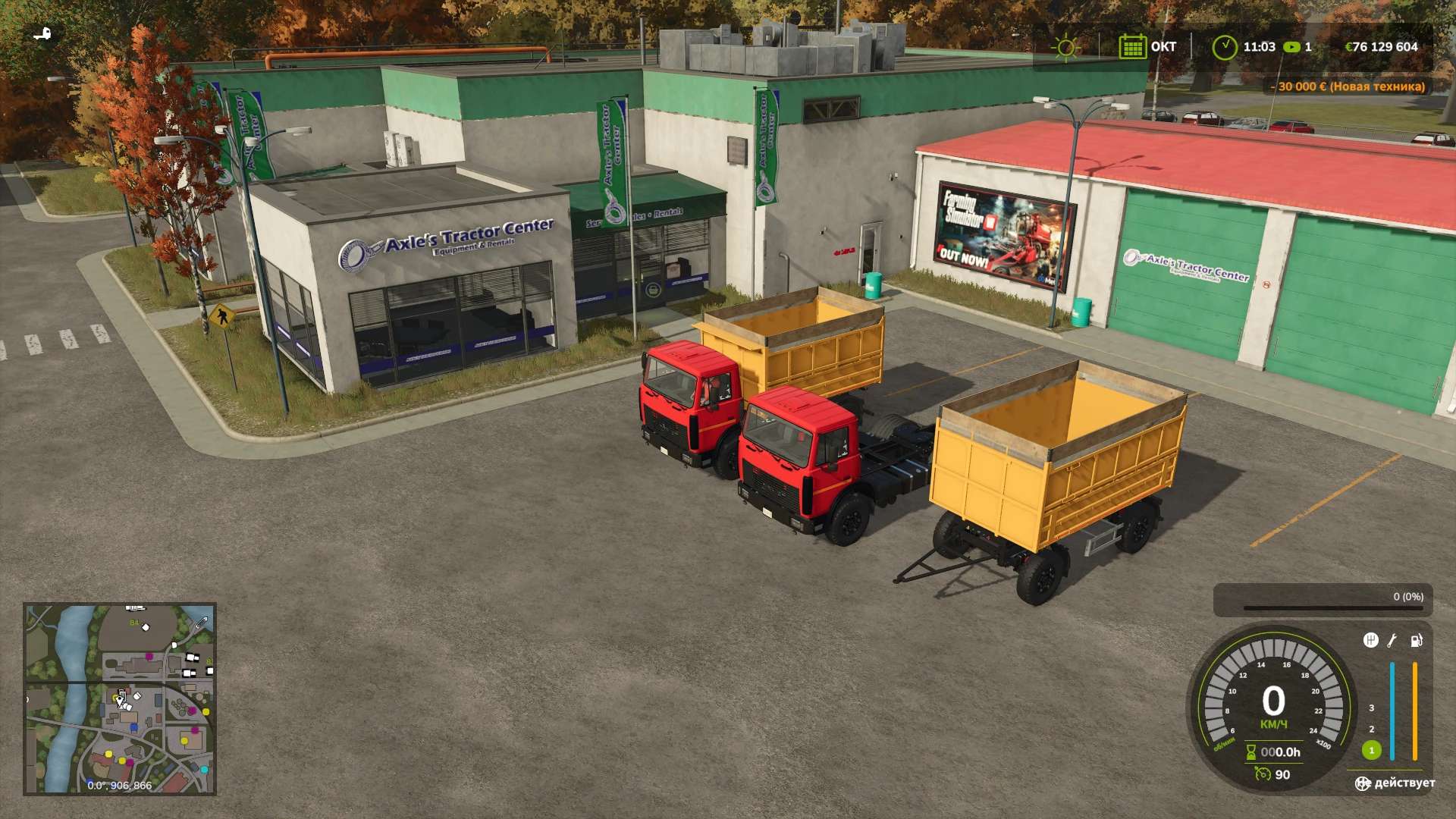Click the gearbox shifter icon
The height and width of the screenshot is (819, 1456).
coord(1370,641)
